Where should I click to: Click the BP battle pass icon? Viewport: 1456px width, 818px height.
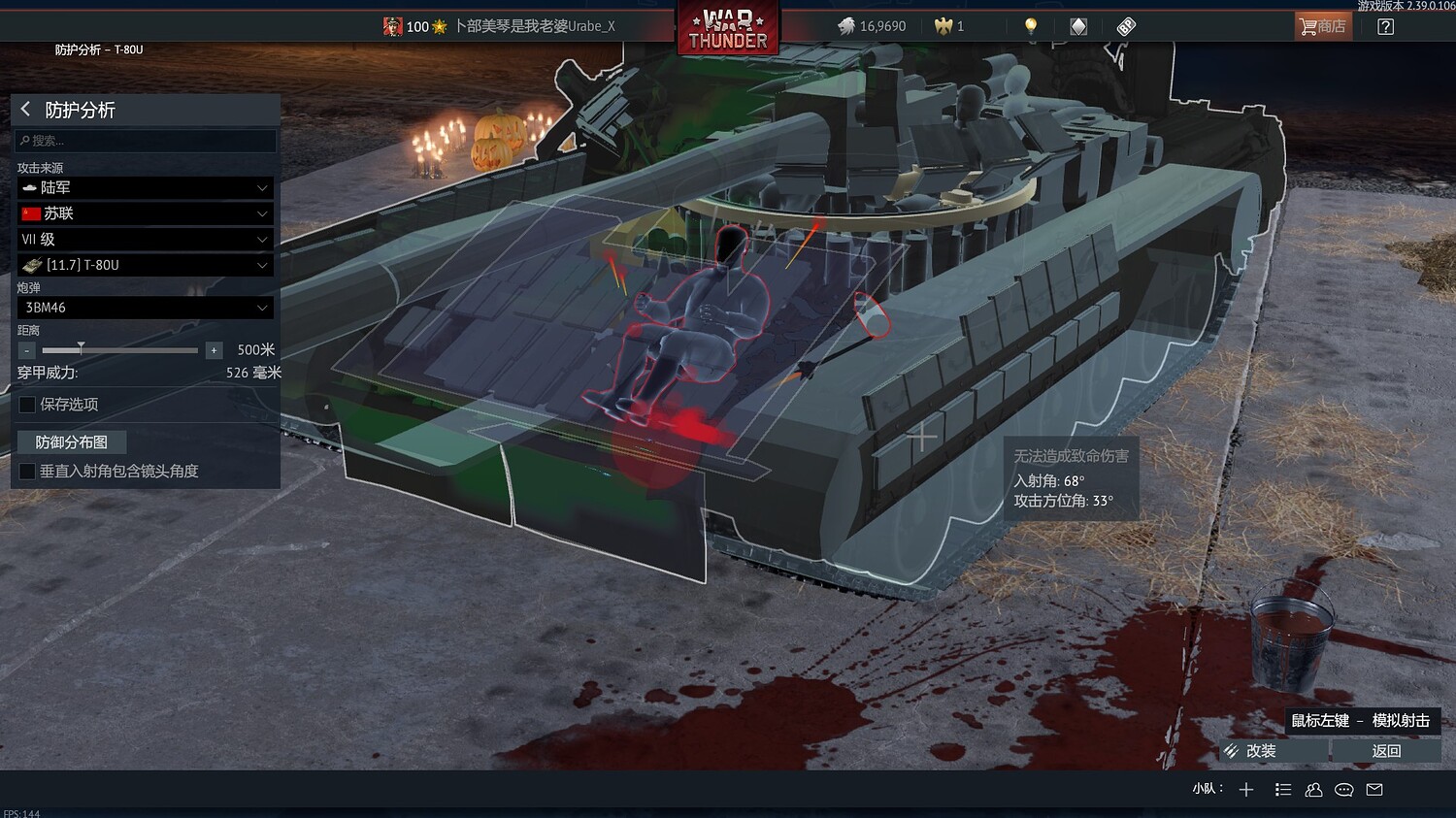(1125, 26)
